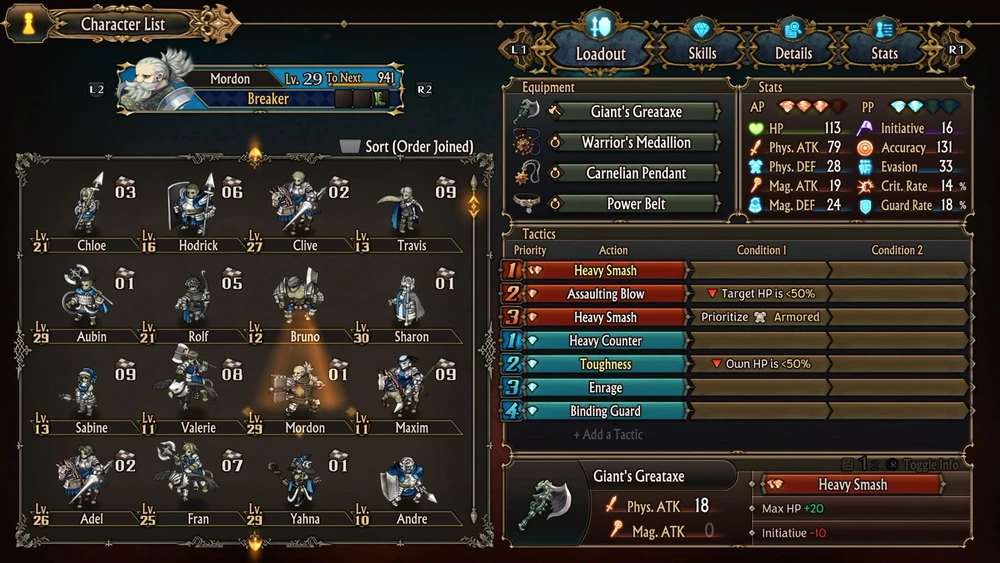1000x563 pixels.
Task: Open the Power Belt equipment slot
Action: click(x=635, y=204)
